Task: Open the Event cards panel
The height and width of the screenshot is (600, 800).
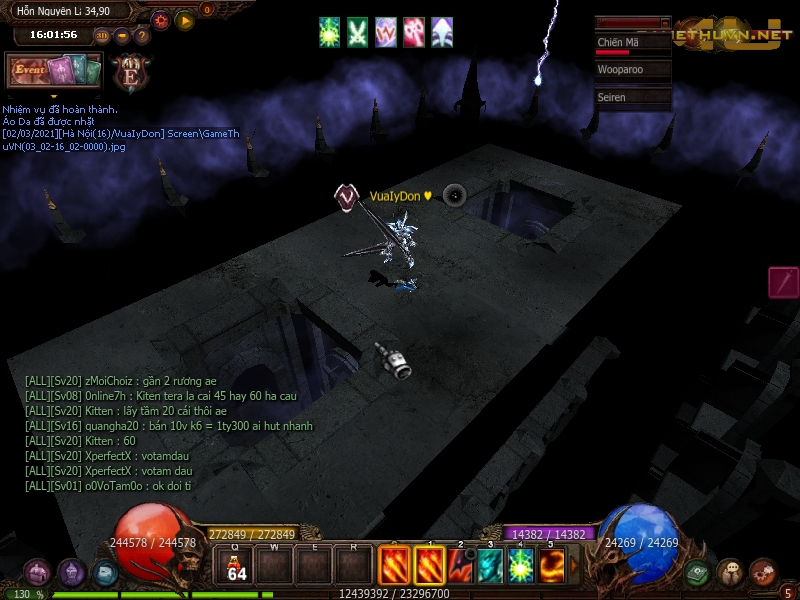Action: tap(54, 71)
